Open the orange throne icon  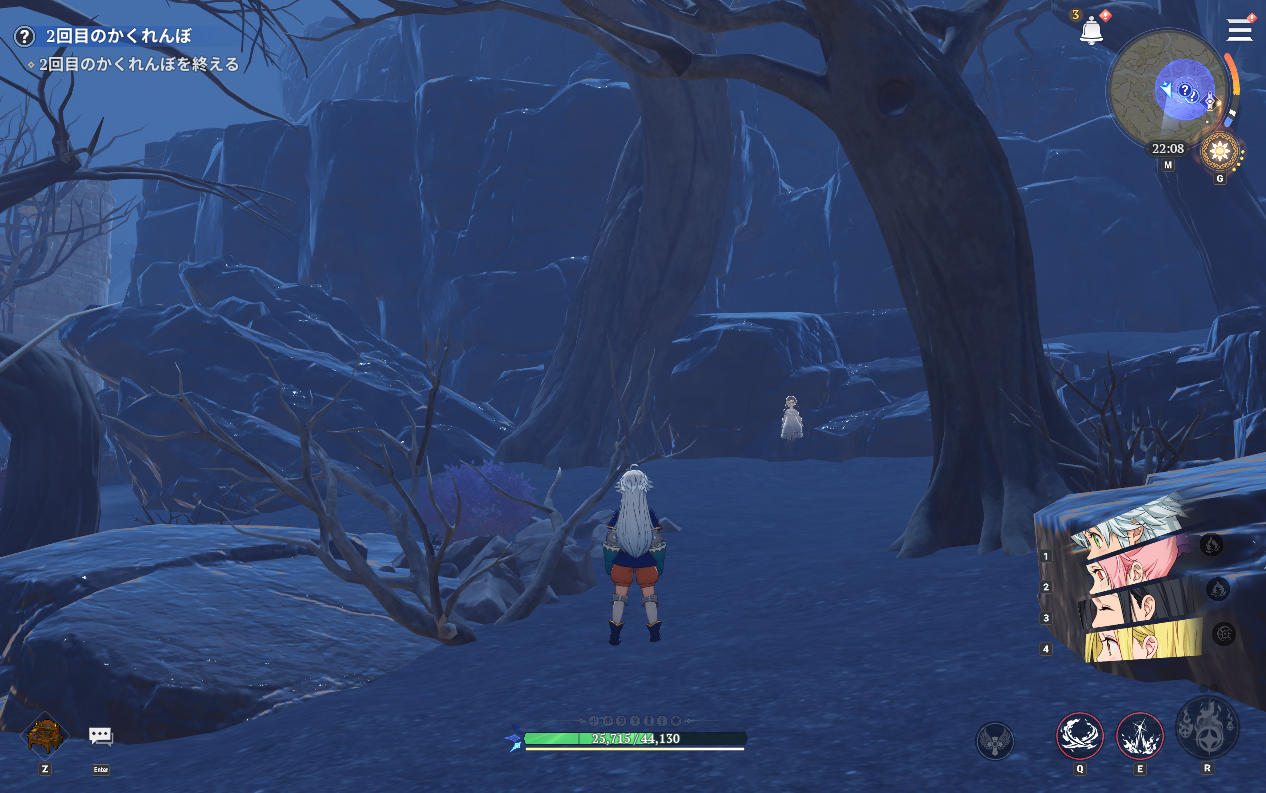[45, 735]
